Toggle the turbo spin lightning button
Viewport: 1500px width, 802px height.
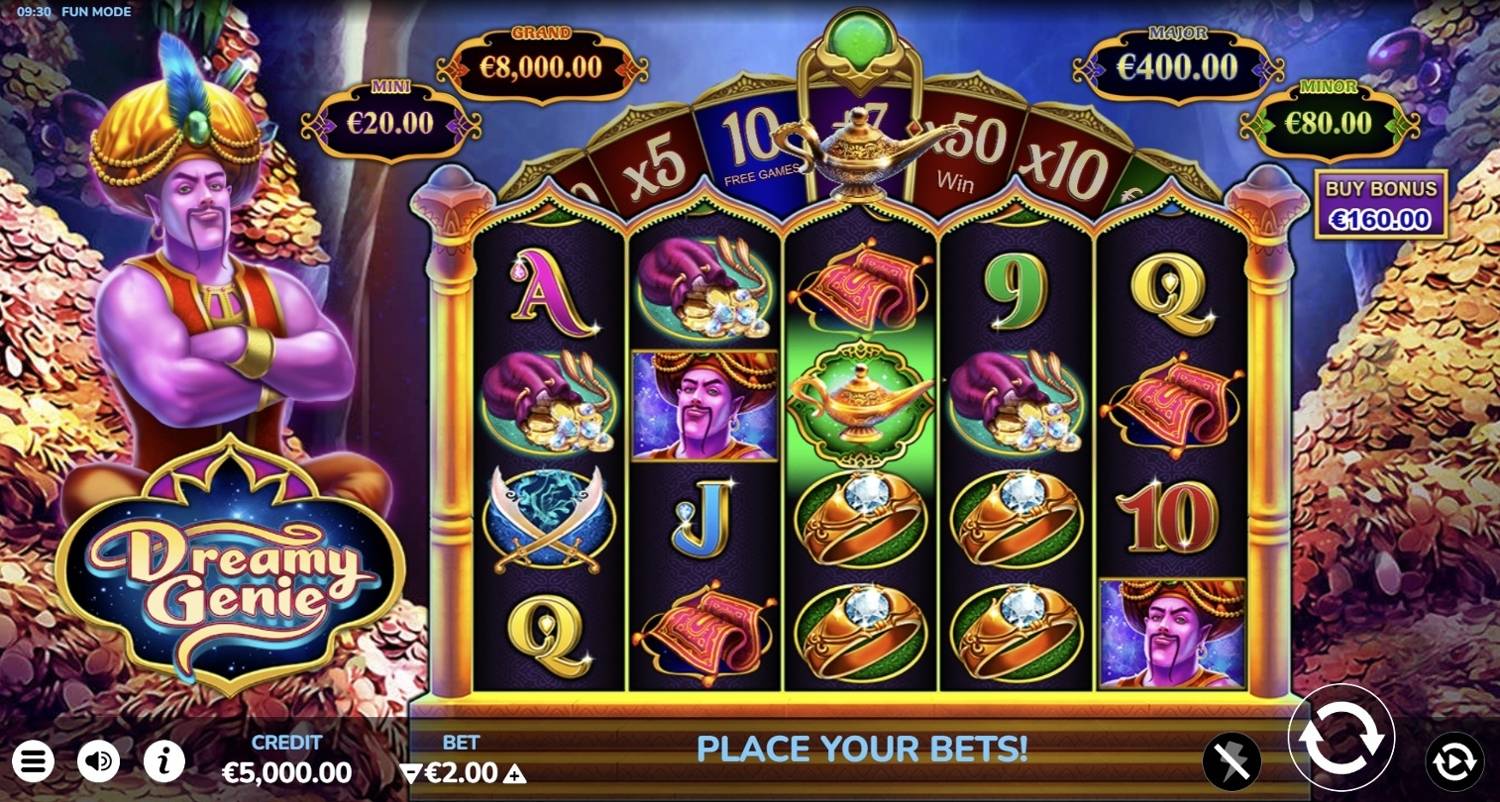(1231, 762)
